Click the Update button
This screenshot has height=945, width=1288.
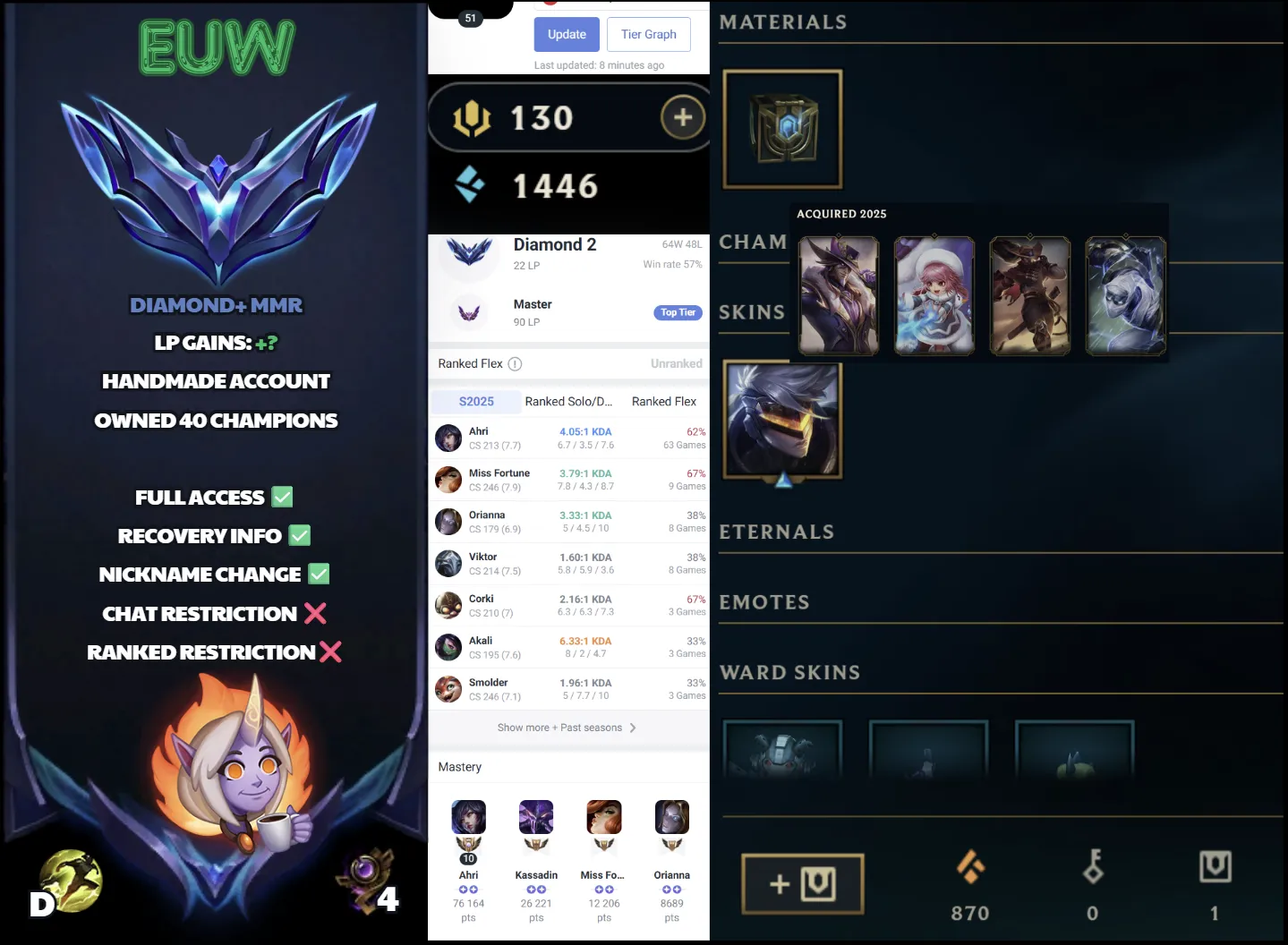tap(566, 34)
